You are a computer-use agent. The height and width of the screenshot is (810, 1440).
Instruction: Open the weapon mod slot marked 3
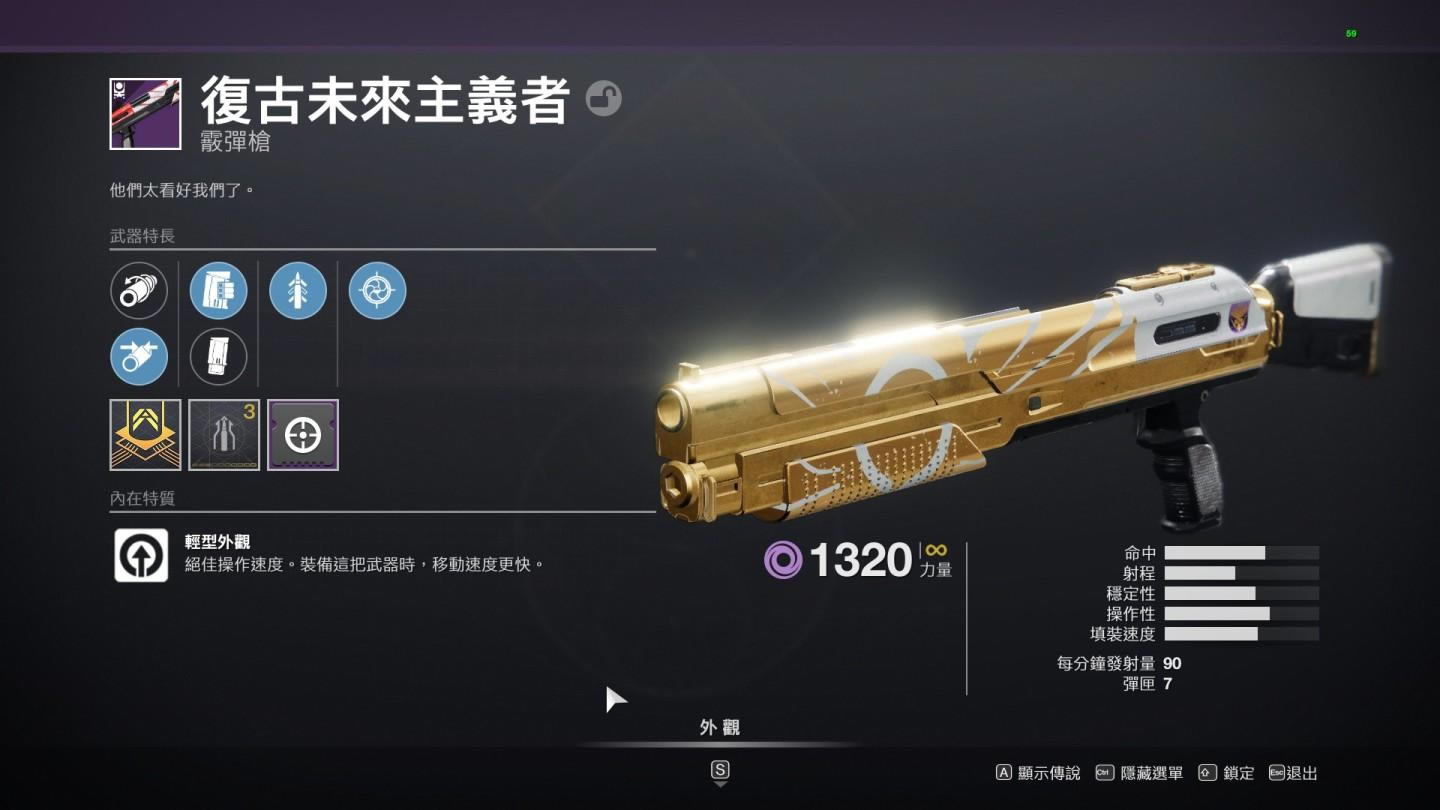click(x=223, y=434)
